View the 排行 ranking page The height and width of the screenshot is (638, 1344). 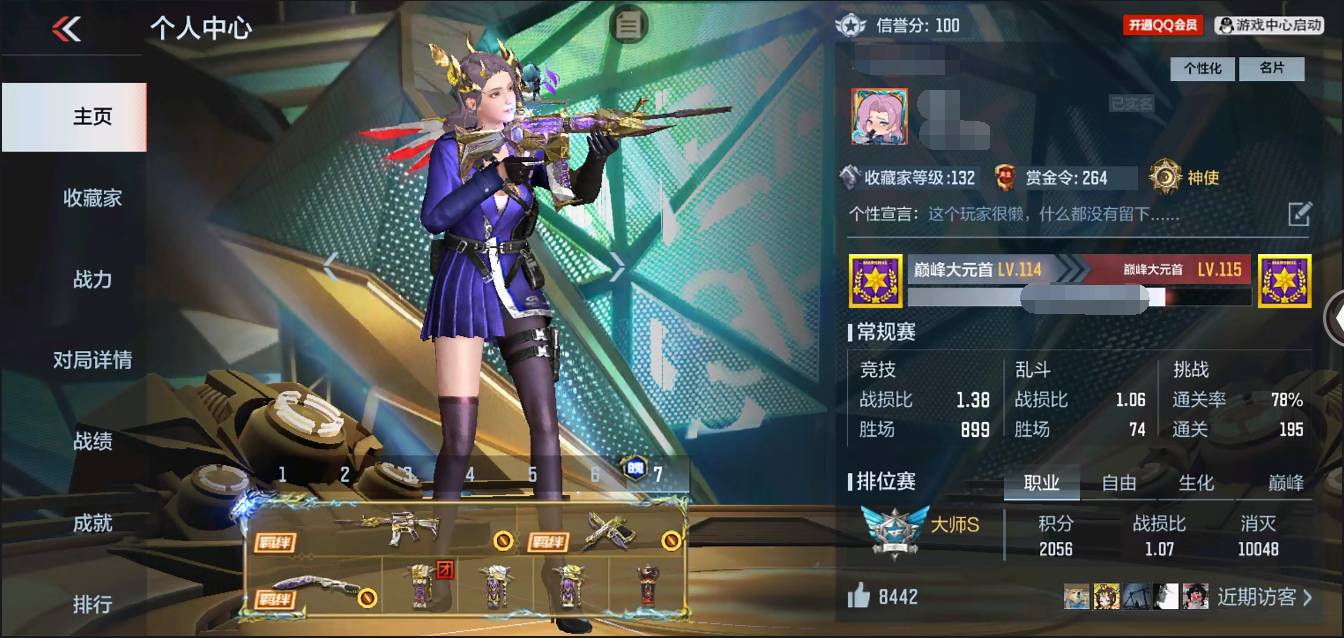[92, 604]
